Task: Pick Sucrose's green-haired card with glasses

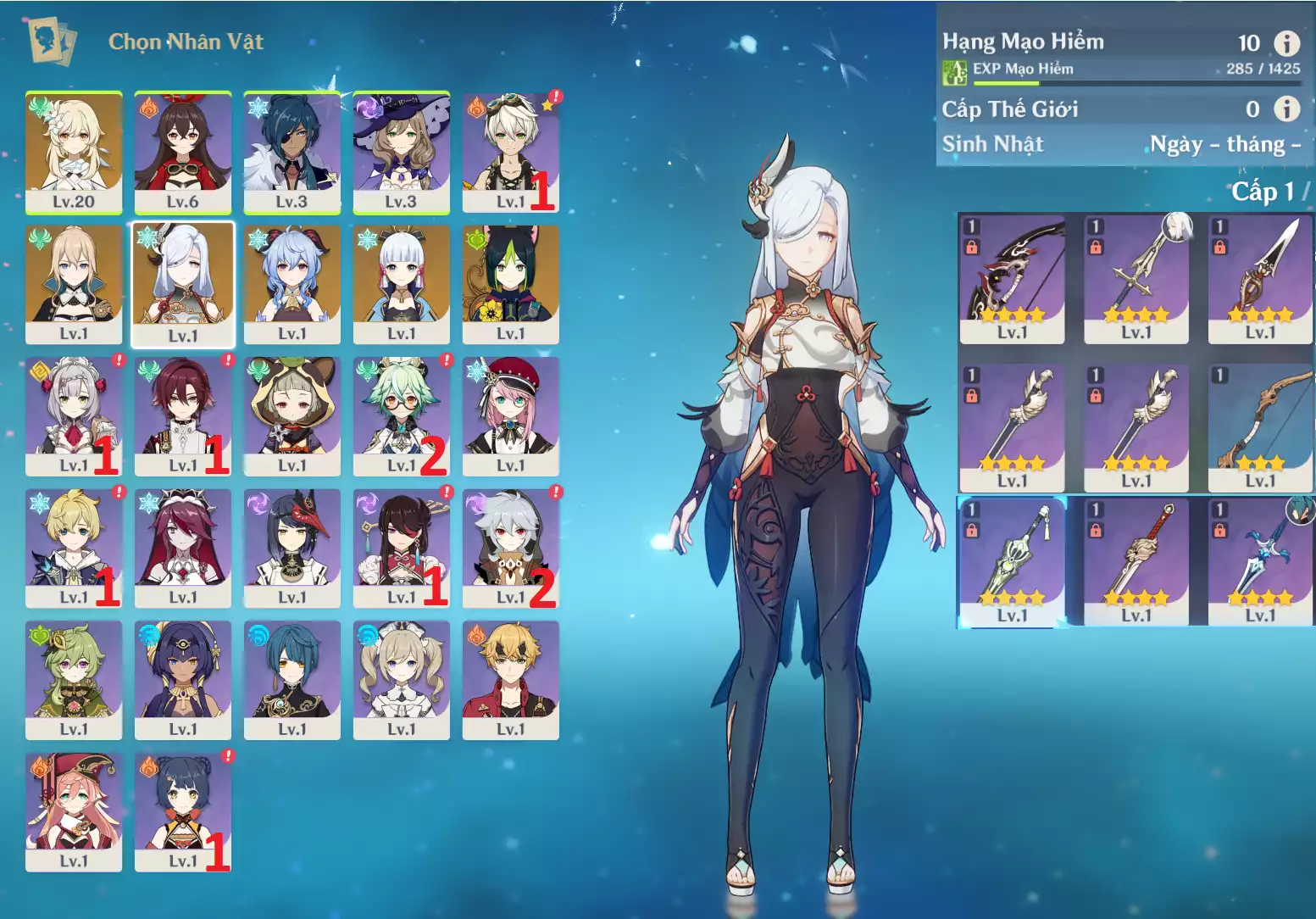Action: tap(402, 415)
